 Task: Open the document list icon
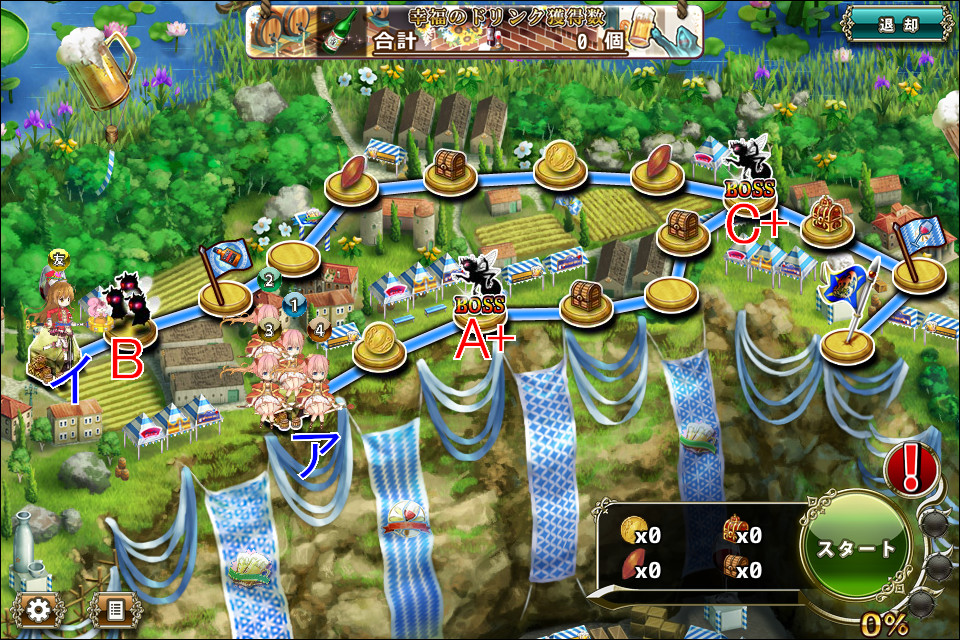tap(113, 609)
